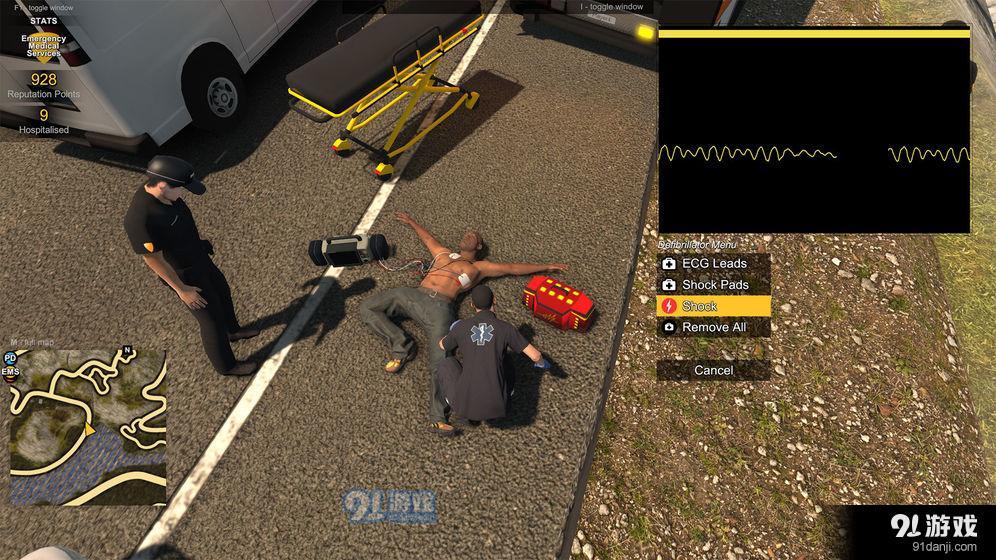Cancel the defibrillator menu
This screenshot has height=560, width=996.
pyautogui.click(x=714, y=370)
